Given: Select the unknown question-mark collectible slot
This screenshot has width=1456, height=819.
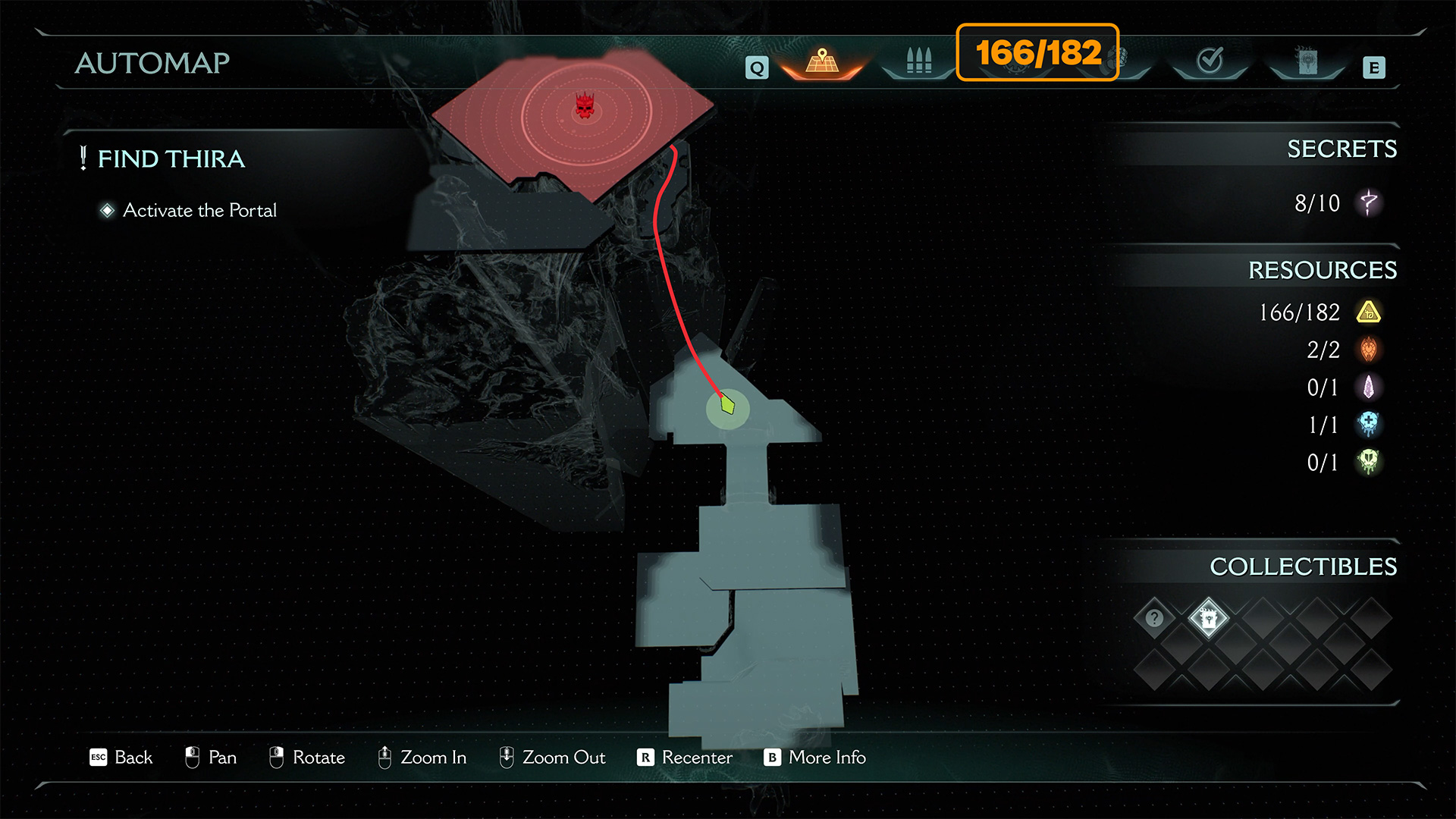Looking at the screenshot, I should 1154,618.
